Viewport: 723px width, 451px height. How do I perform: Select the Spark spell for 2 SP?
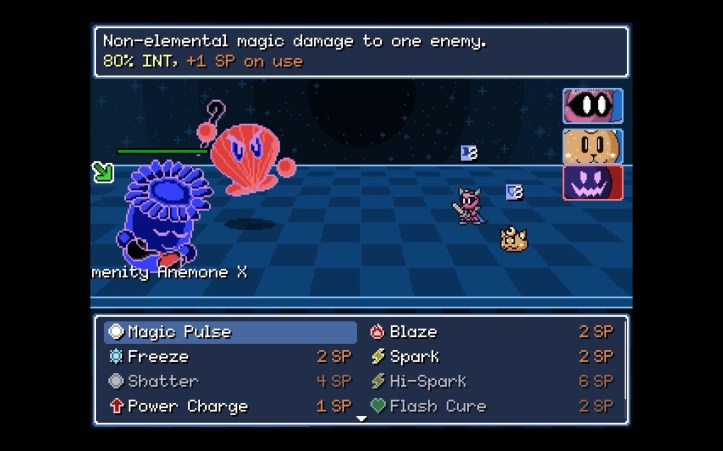pyautogui.click(x=492, y=356)
